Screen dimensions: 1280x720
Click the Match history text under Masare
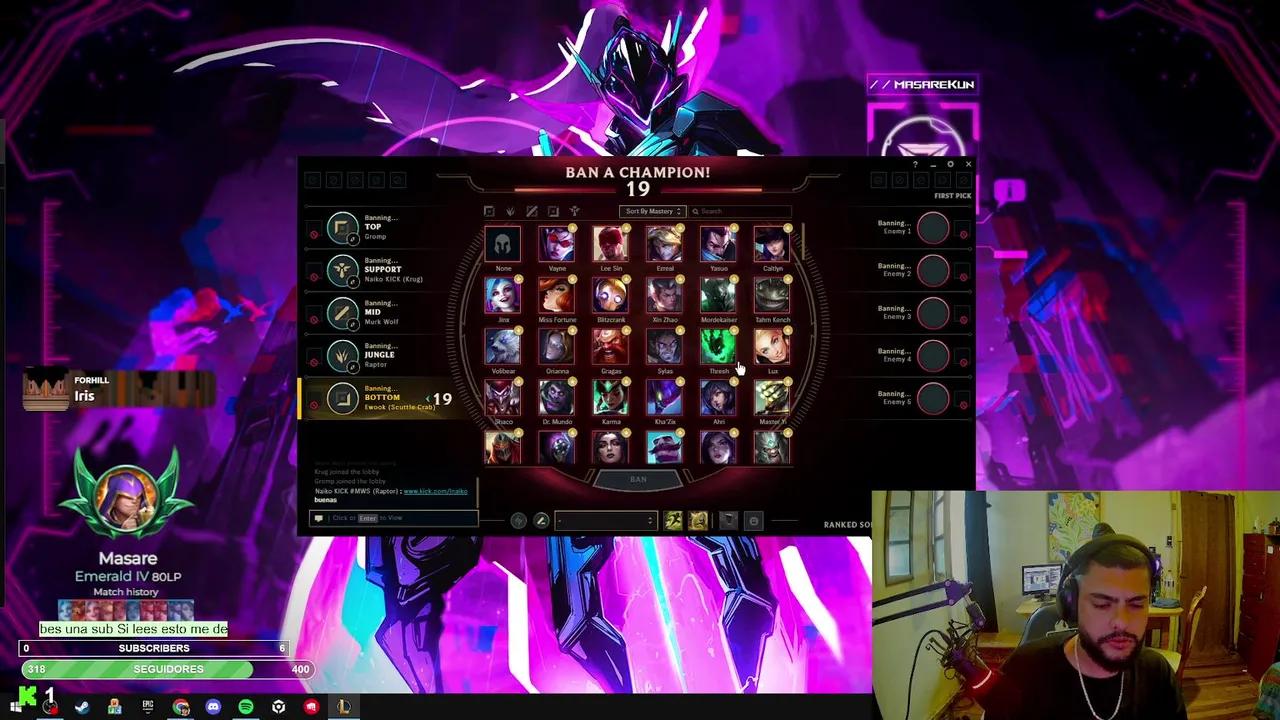coord(127,591)
